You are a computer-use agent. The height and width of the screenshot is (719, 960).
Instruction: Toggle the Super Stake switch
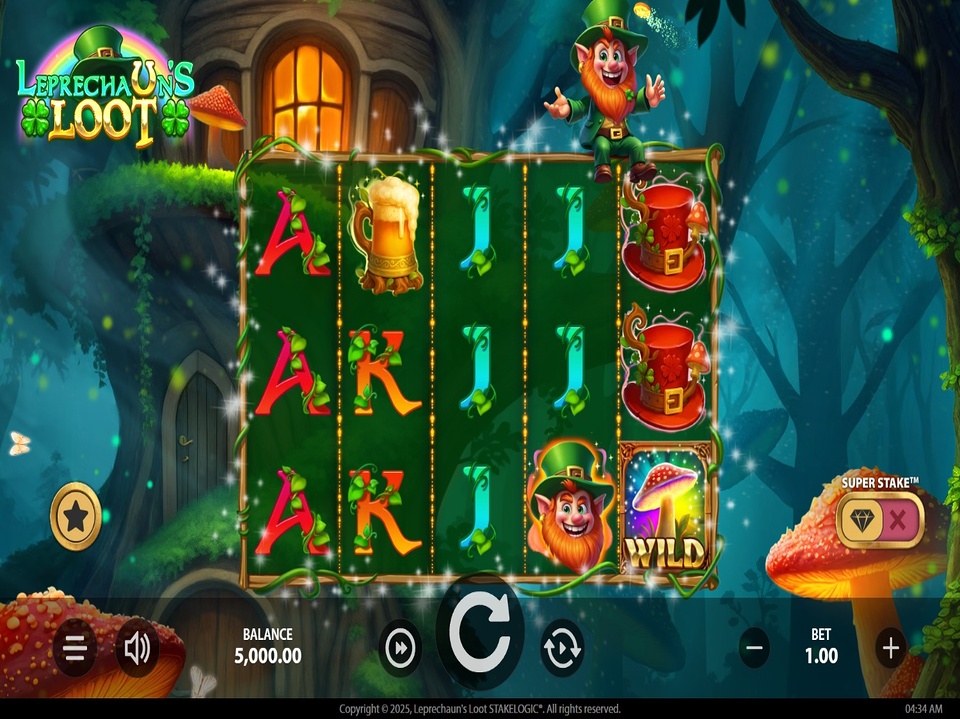click(879, 518)
